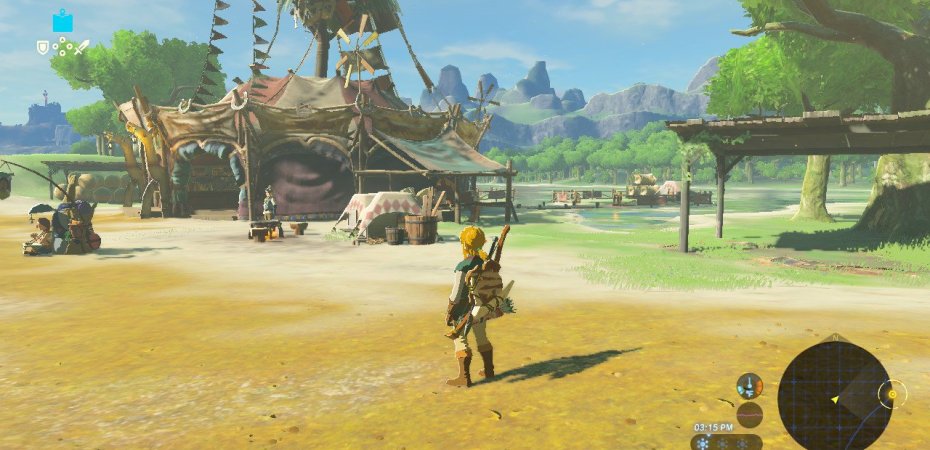Select the yellow objective marker on minimap
Image resolution: width=930 pixels, height=450 pixels.
pos(891,394)
